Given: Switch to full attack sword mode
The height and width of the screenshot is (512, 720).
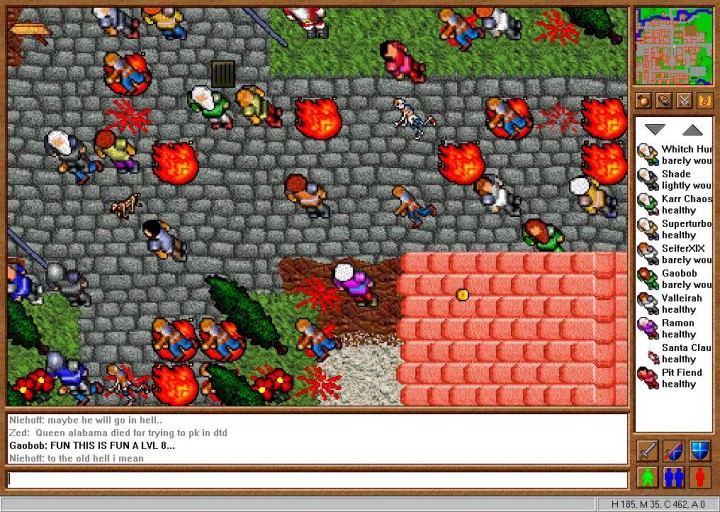Looking at the screenshot, I should (x=647, y=451).
